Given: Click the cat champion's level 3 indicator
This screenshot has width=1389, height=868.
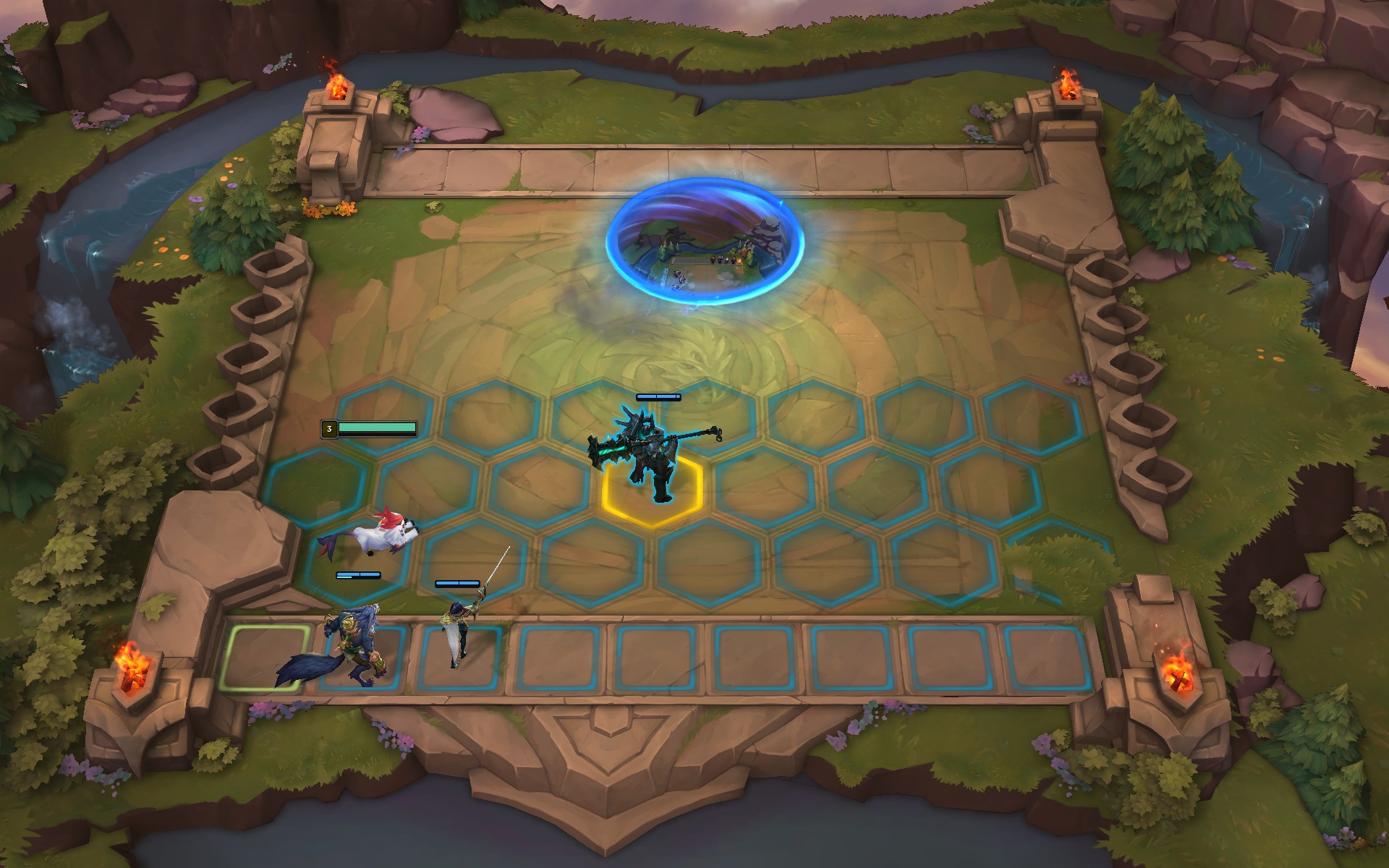Looking at the screenshot, I should (329, 427).
